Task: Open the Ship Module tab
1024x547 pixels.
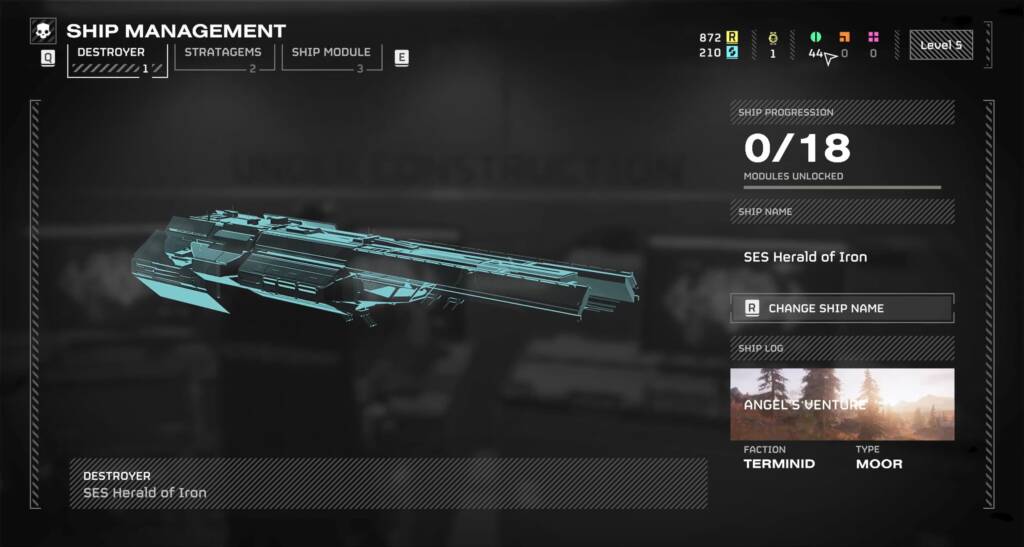Action: click(x=331, y=56)
